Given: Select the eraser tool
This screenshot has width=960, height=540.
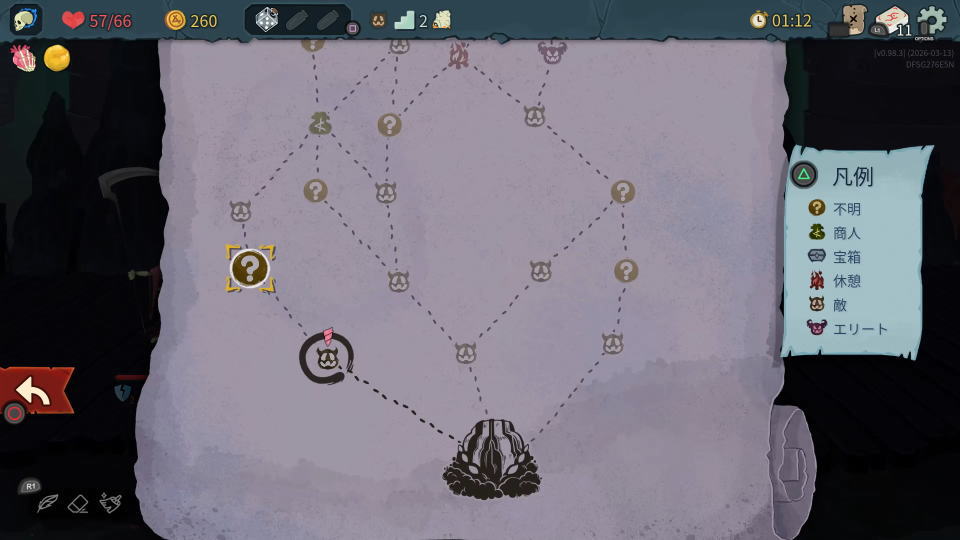Looking at the screenshot, I should coord(79,504).
